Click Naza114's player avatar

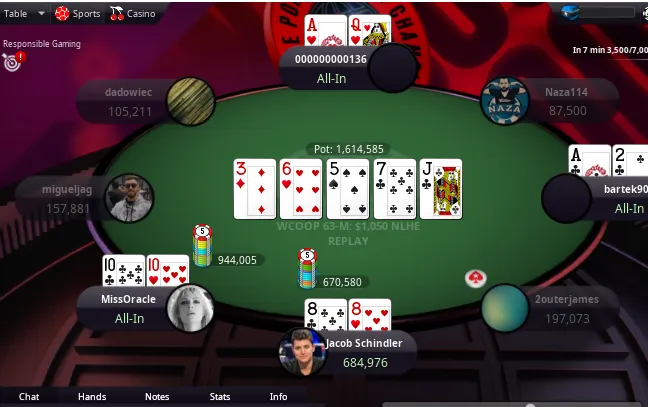[x=504, y=101]
